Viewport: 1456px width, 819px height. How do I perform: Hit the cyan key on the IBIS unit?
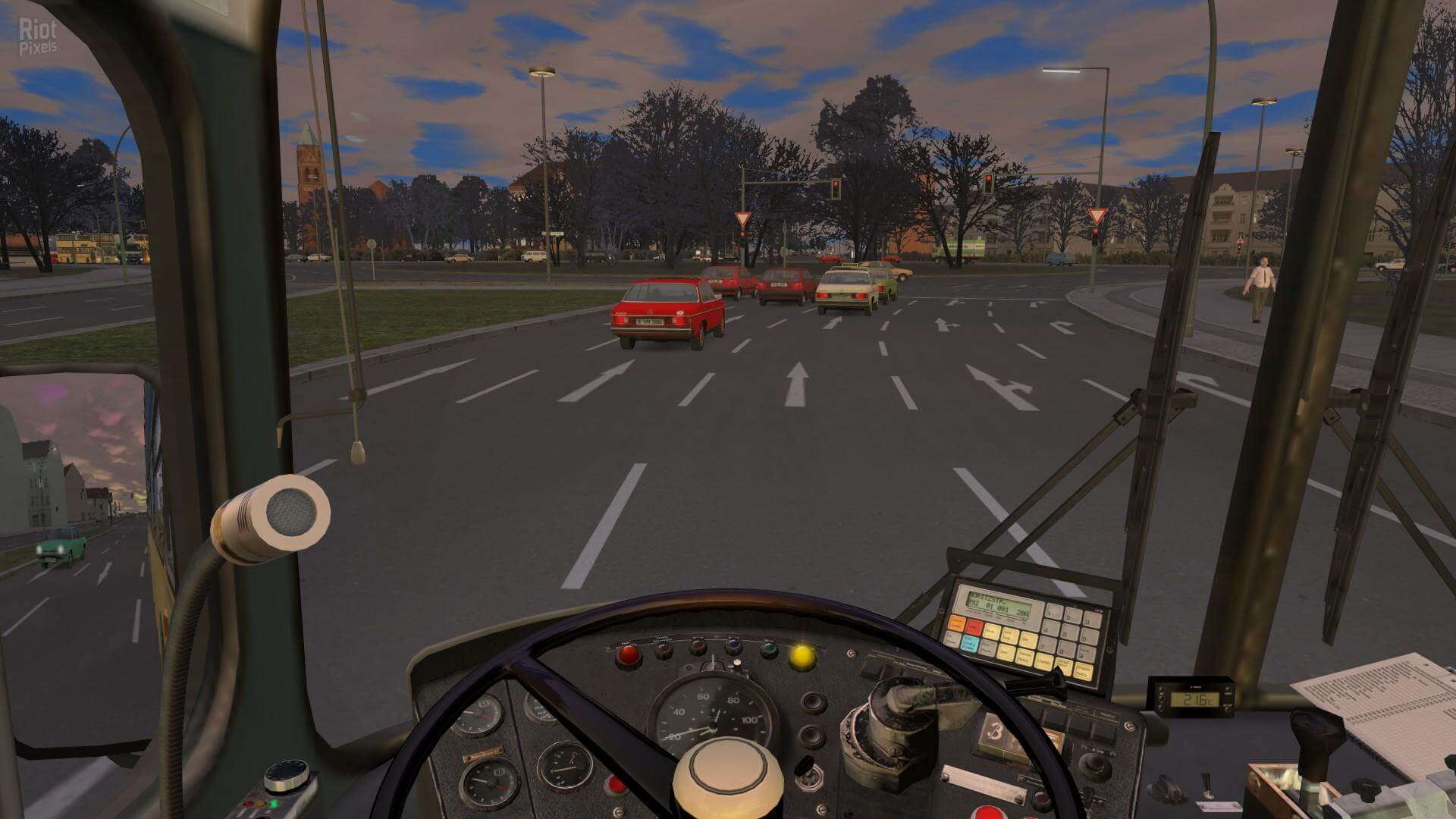[x=969, y=645]
